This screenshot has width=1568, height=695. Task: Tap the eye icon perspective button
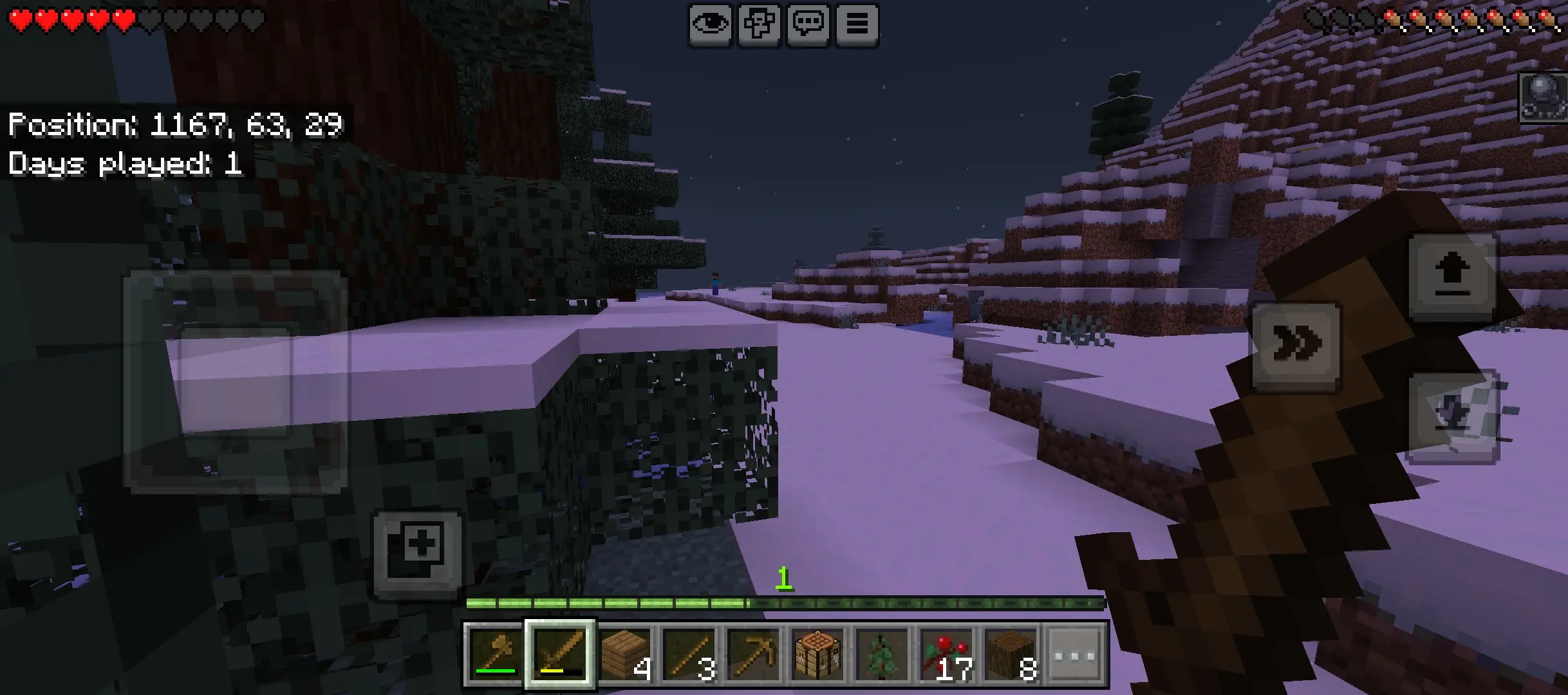pos(710,25)
